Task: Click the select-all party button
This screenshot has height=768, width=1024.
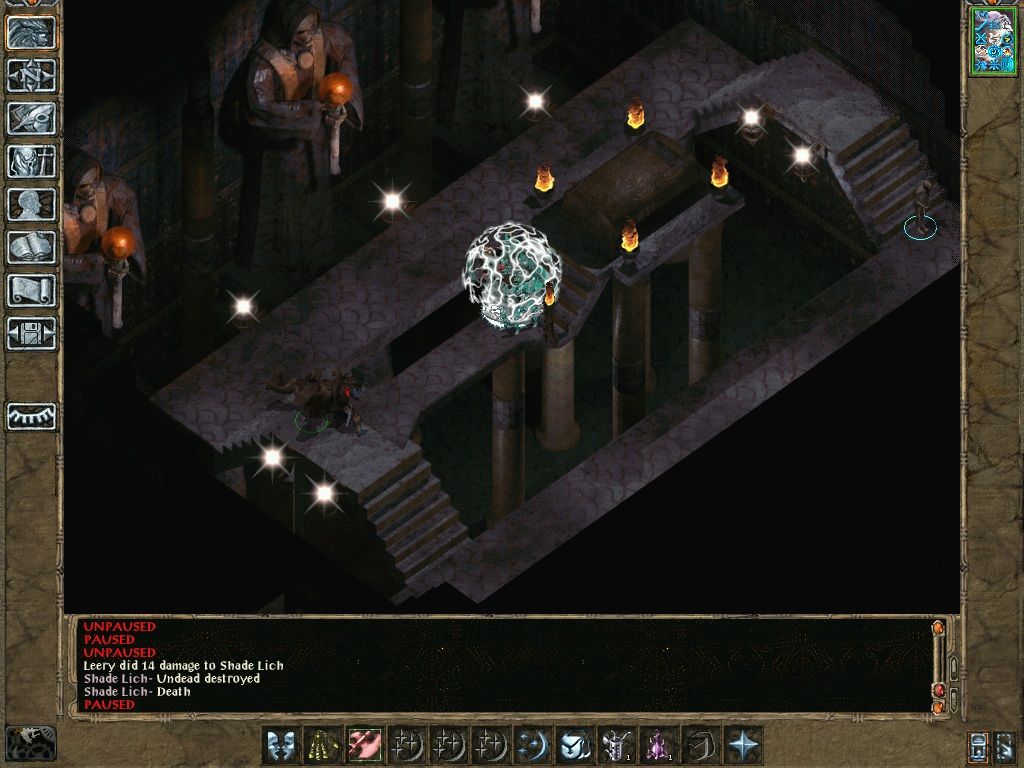Action: tap(1007, 745)
